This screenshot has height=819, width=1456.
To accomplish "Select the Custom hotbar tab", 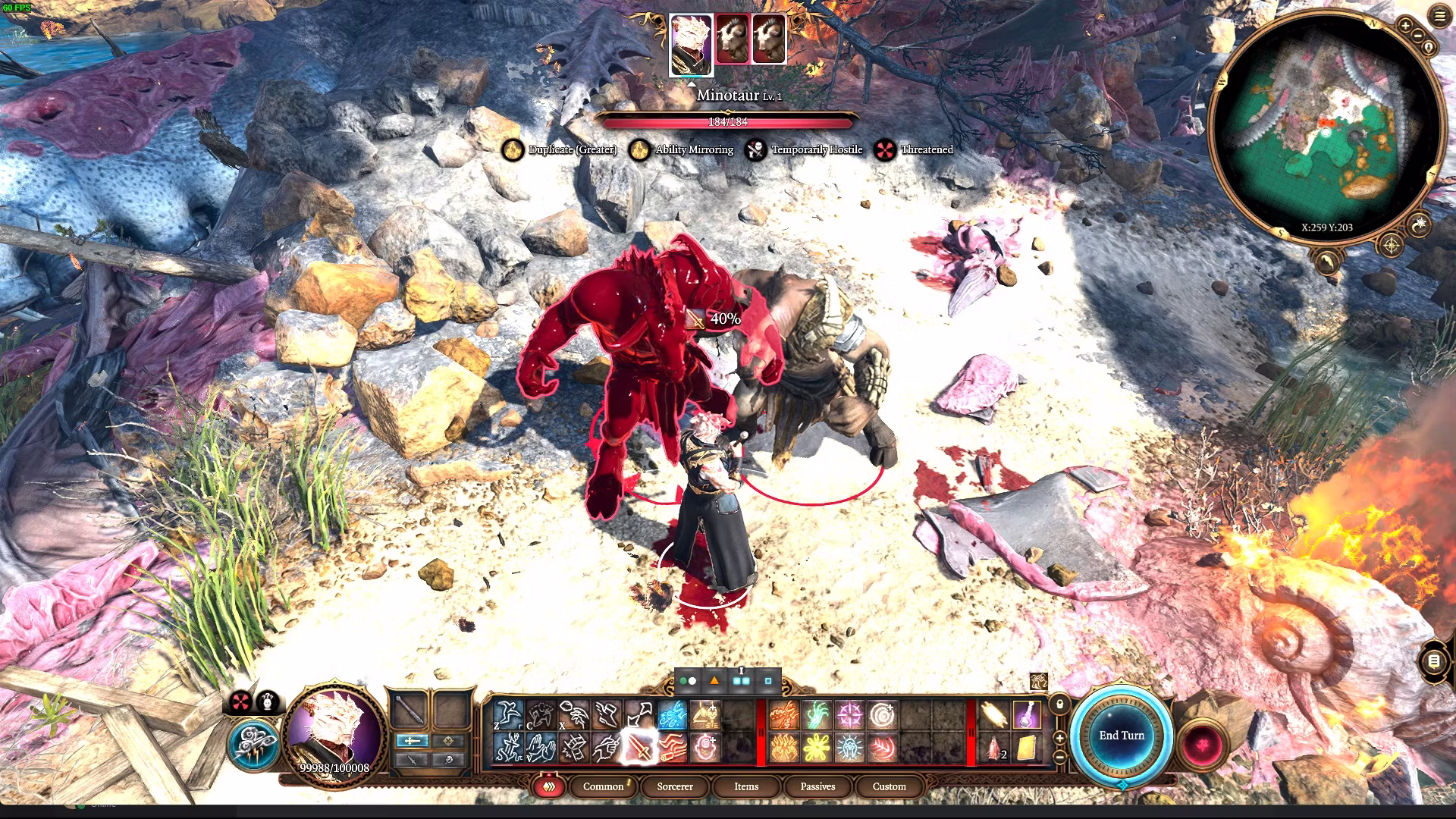I will point(889,786).
